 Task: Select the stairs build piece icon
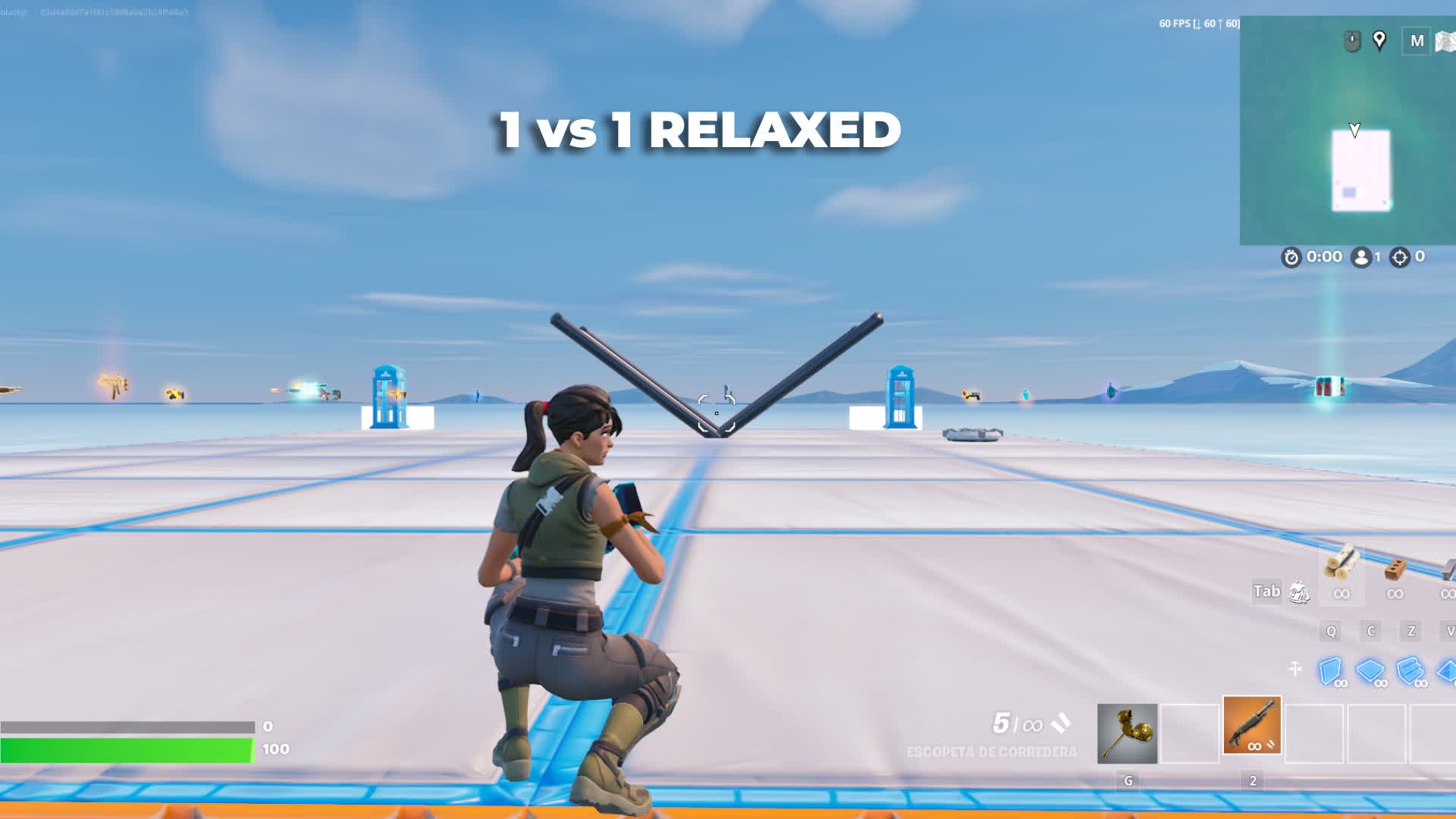tap(1409, 670)
